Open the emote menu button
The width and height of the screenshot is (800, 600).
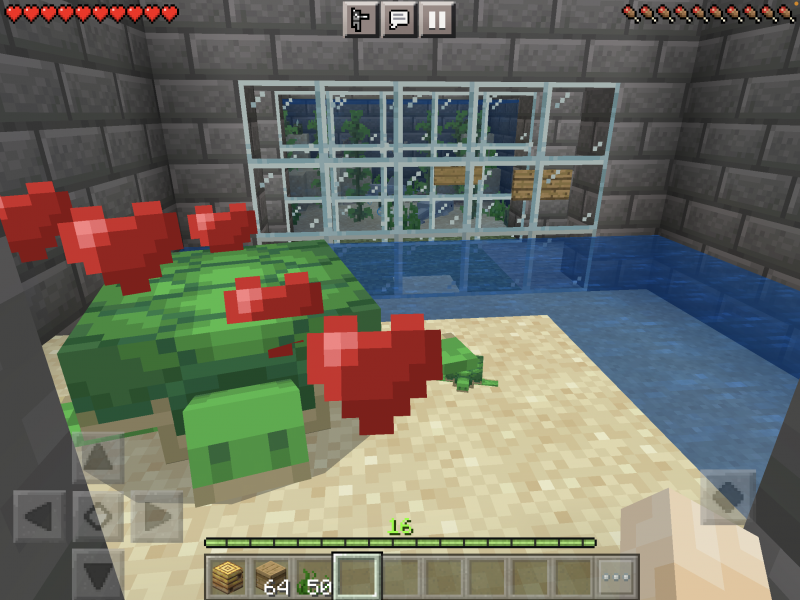pyautogui.click(x=361, y=19)
